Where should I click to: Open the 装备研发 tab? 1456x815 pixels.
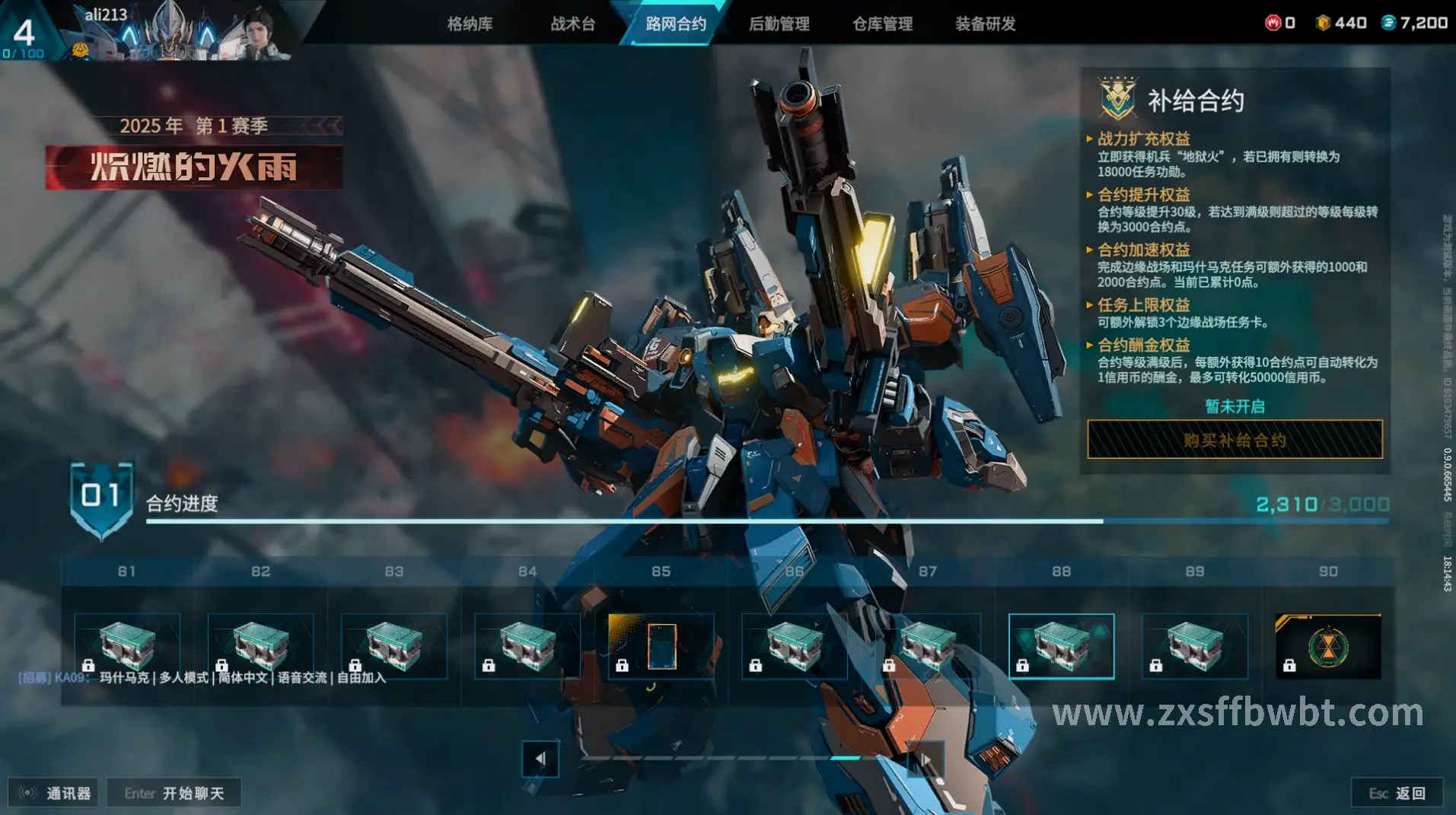click(985, 24)
